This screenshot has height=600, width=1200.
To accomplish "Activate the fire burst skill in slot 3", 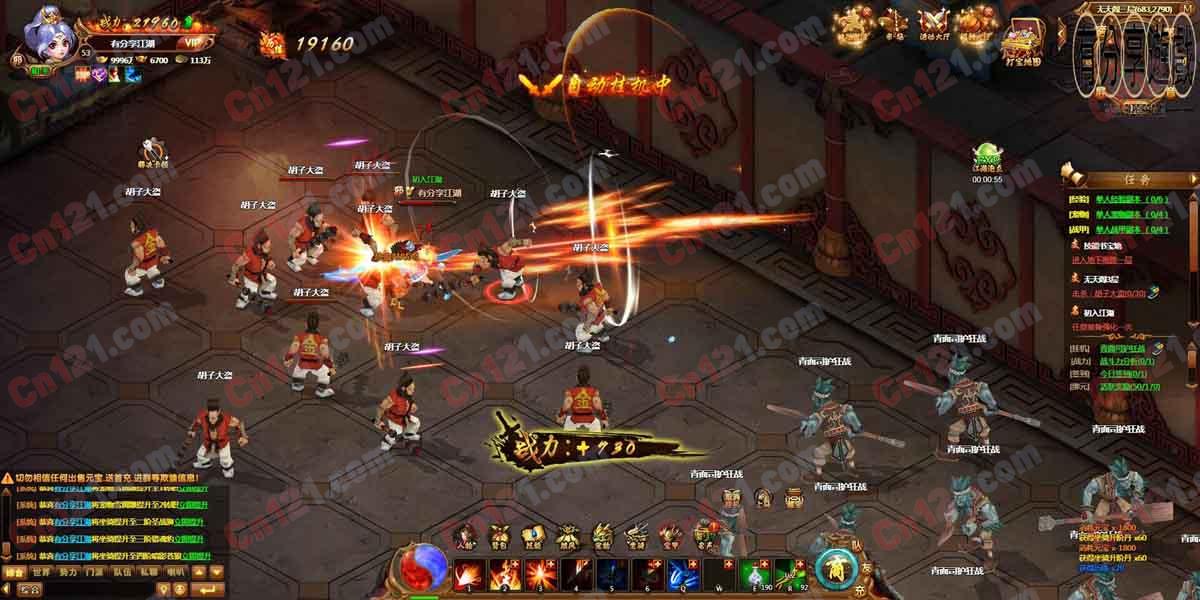I will coord(540,574).
